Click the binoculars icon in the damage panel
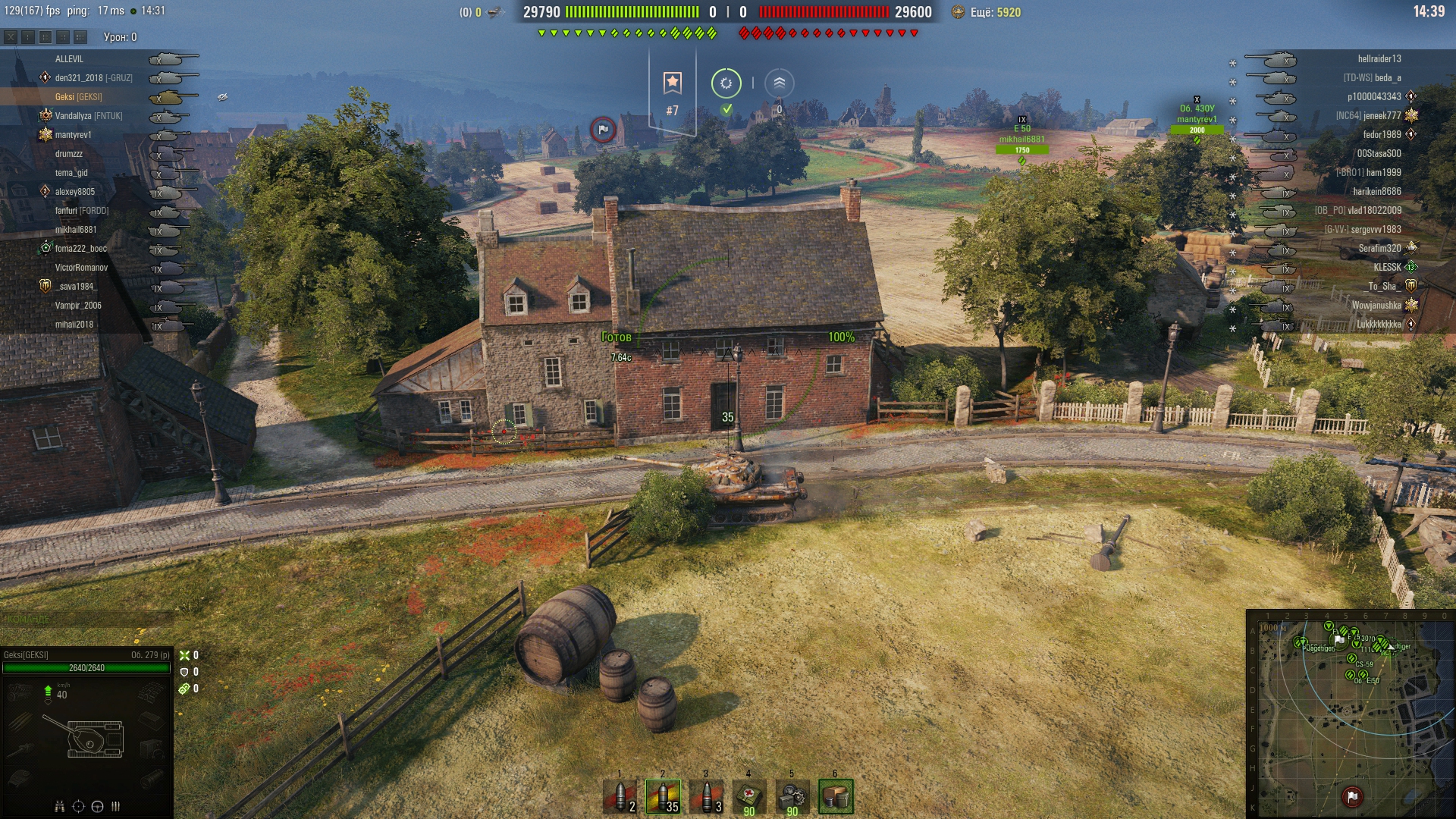The image size is (1456, 819). [x=60, y=806]
